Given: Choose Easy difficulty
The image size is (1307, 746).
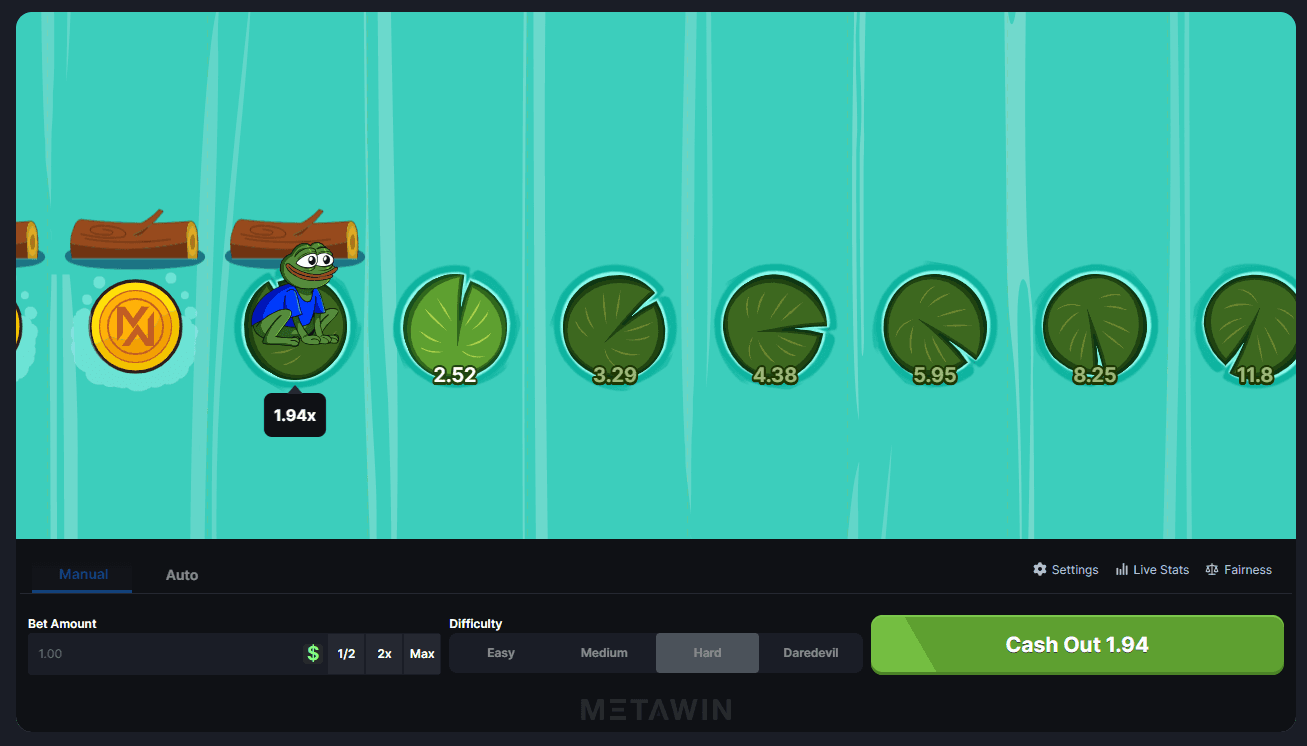Looking at the screenshot, I should click(501, 653).
